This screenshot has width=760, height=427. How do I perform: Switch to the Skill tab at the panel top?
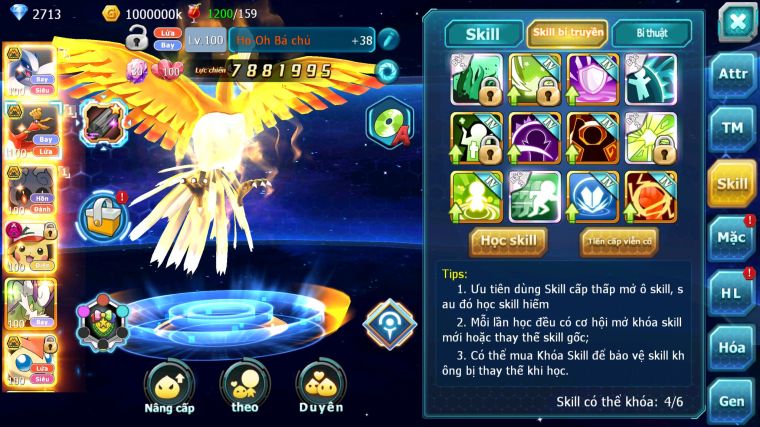pyautogui.click(x=483, y=34)
